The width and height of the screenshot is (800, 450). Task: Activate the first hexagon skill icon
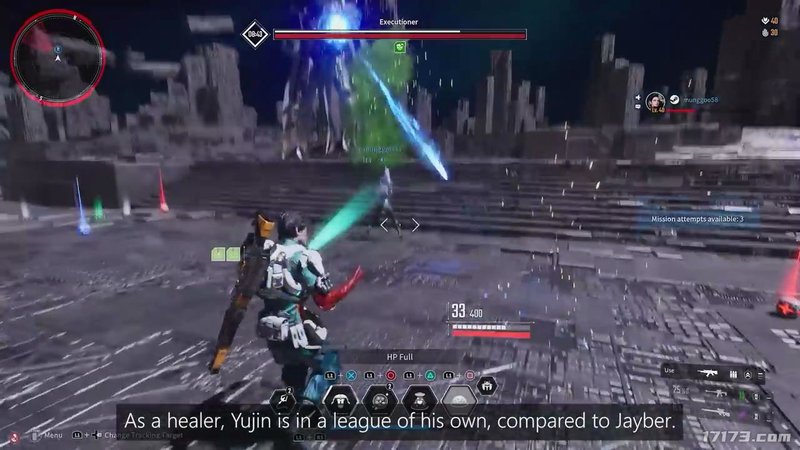[283, 401]
